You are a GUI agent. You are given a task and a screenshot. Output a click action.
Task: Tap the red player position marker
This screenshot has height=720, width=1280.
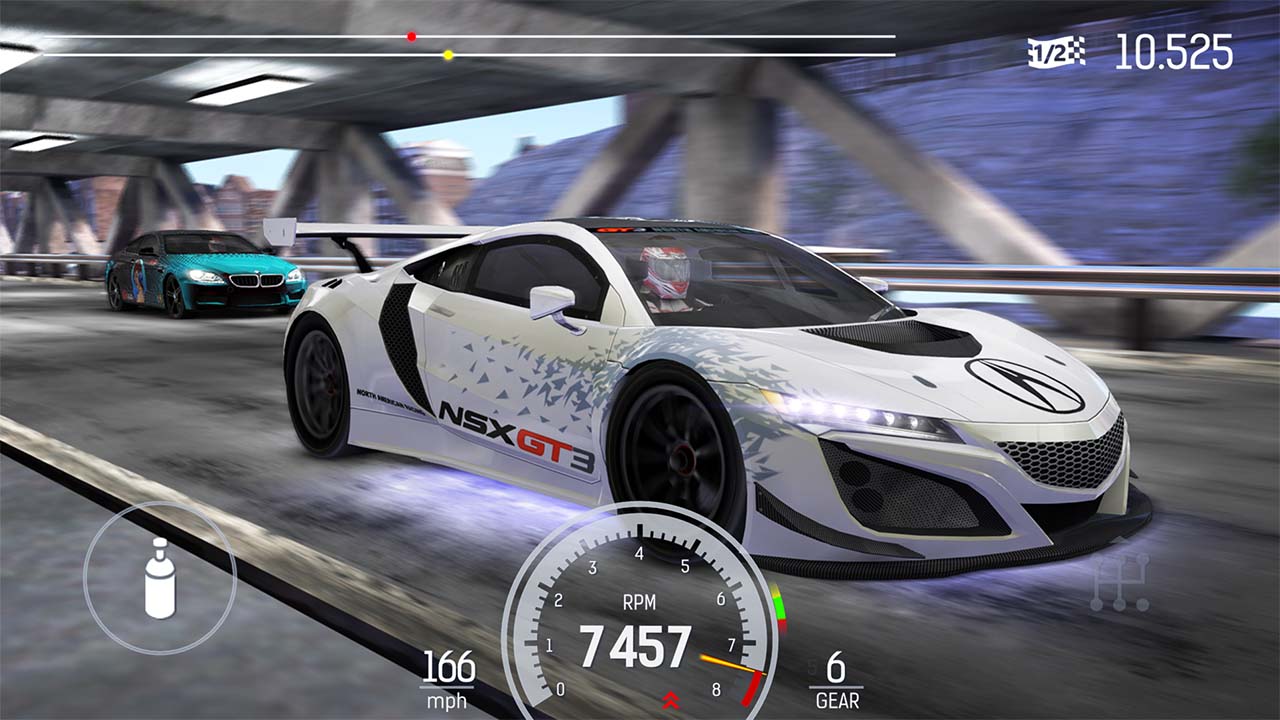pyautogui.click(x=409, y=36)
